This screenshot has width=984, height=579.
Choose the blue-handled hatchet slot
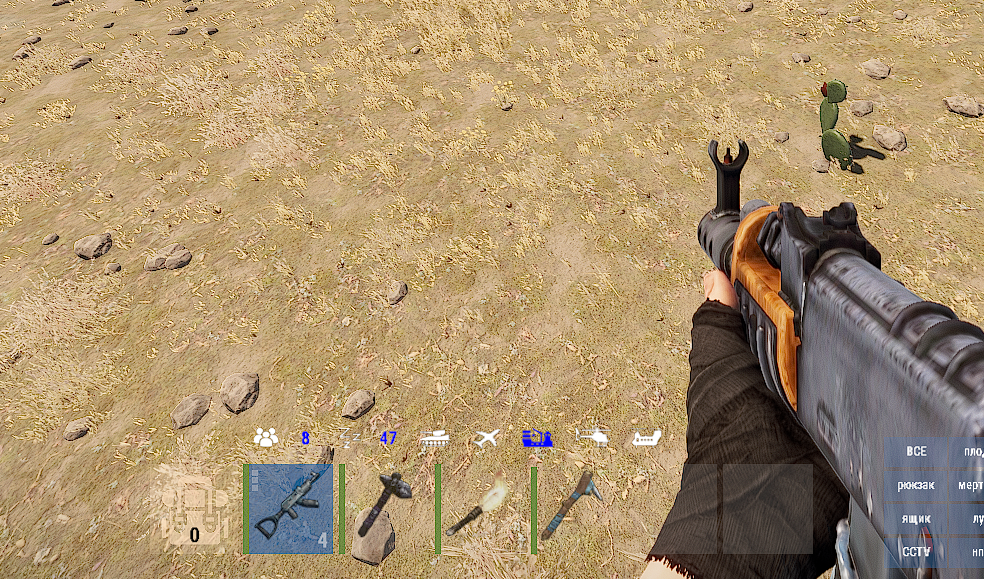point(578,508)
